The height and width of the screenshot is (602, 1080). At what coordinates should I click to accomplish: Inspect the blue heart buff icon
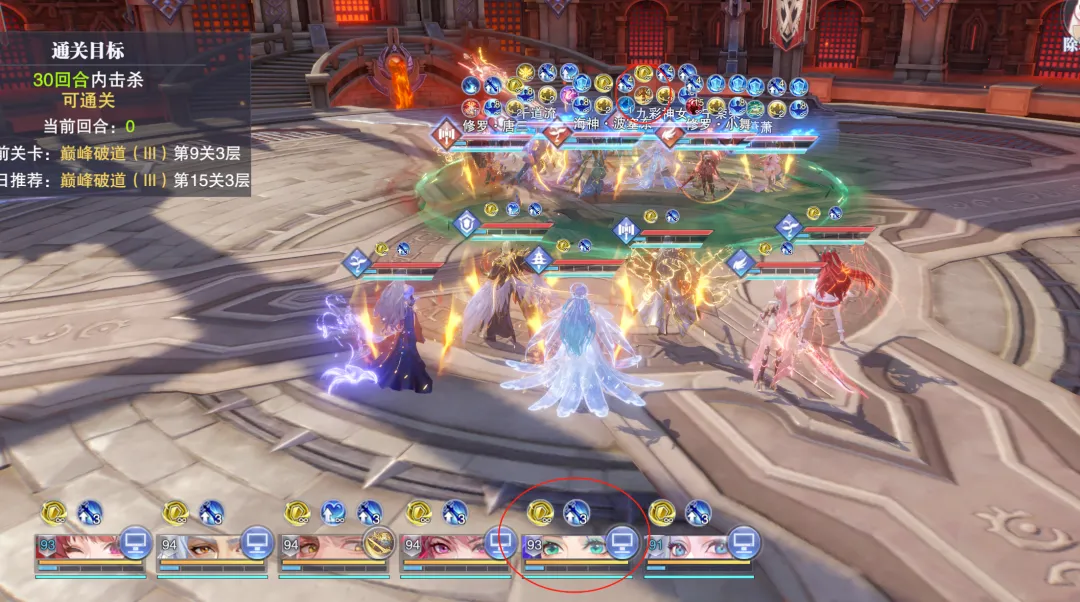point(333,513)
